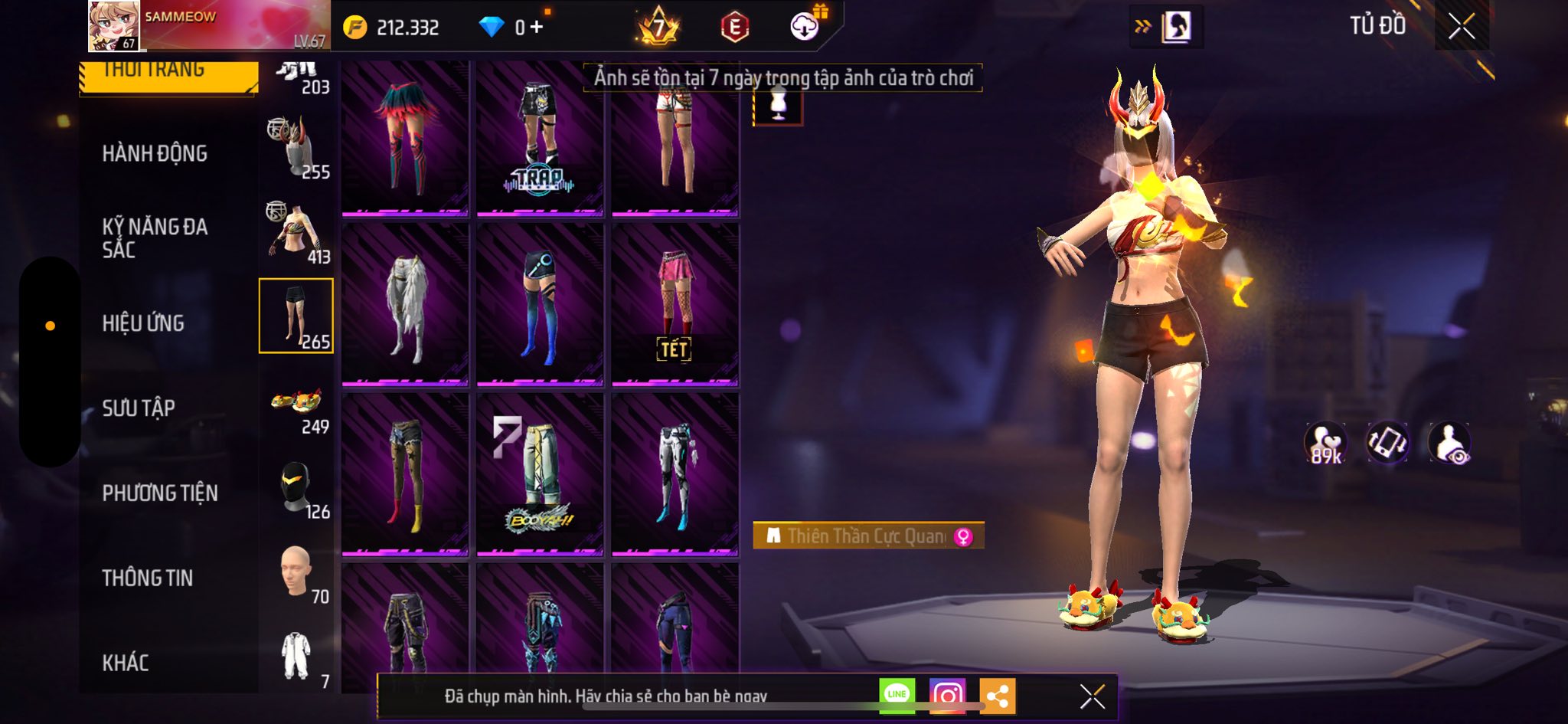Open the Thông Tin tab
The width and height of the screenshot is (1568, 724).
tap(148, 578)
